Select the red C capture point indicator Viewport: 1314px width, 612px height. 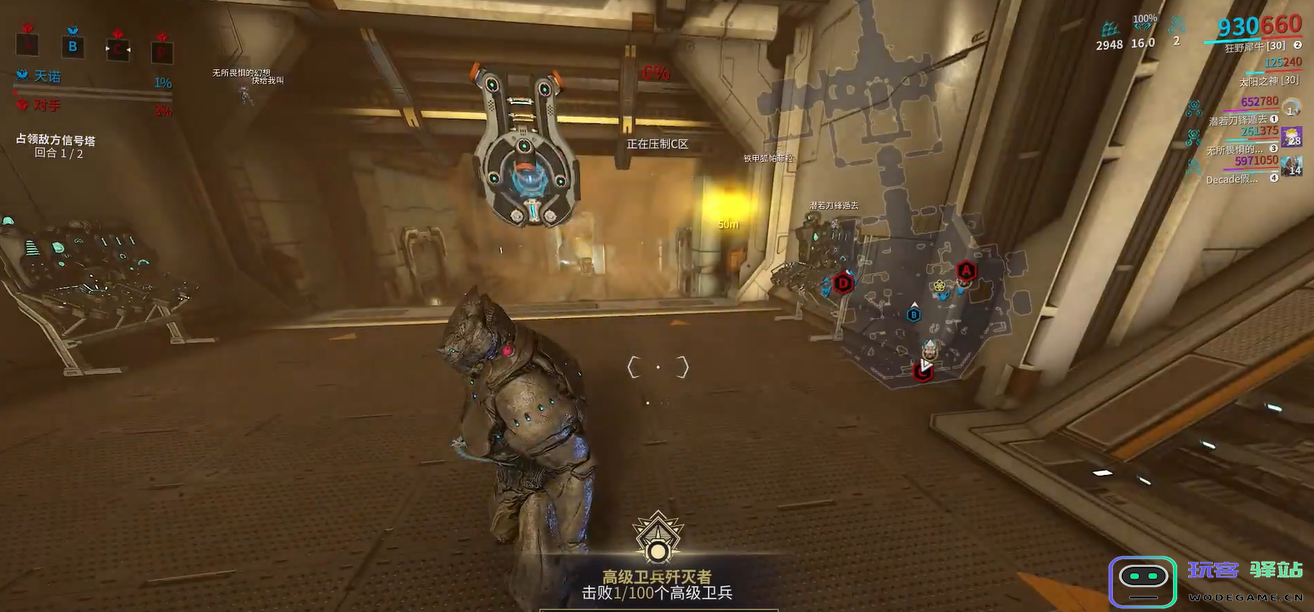pyautogui.click(x=118, y=47)
